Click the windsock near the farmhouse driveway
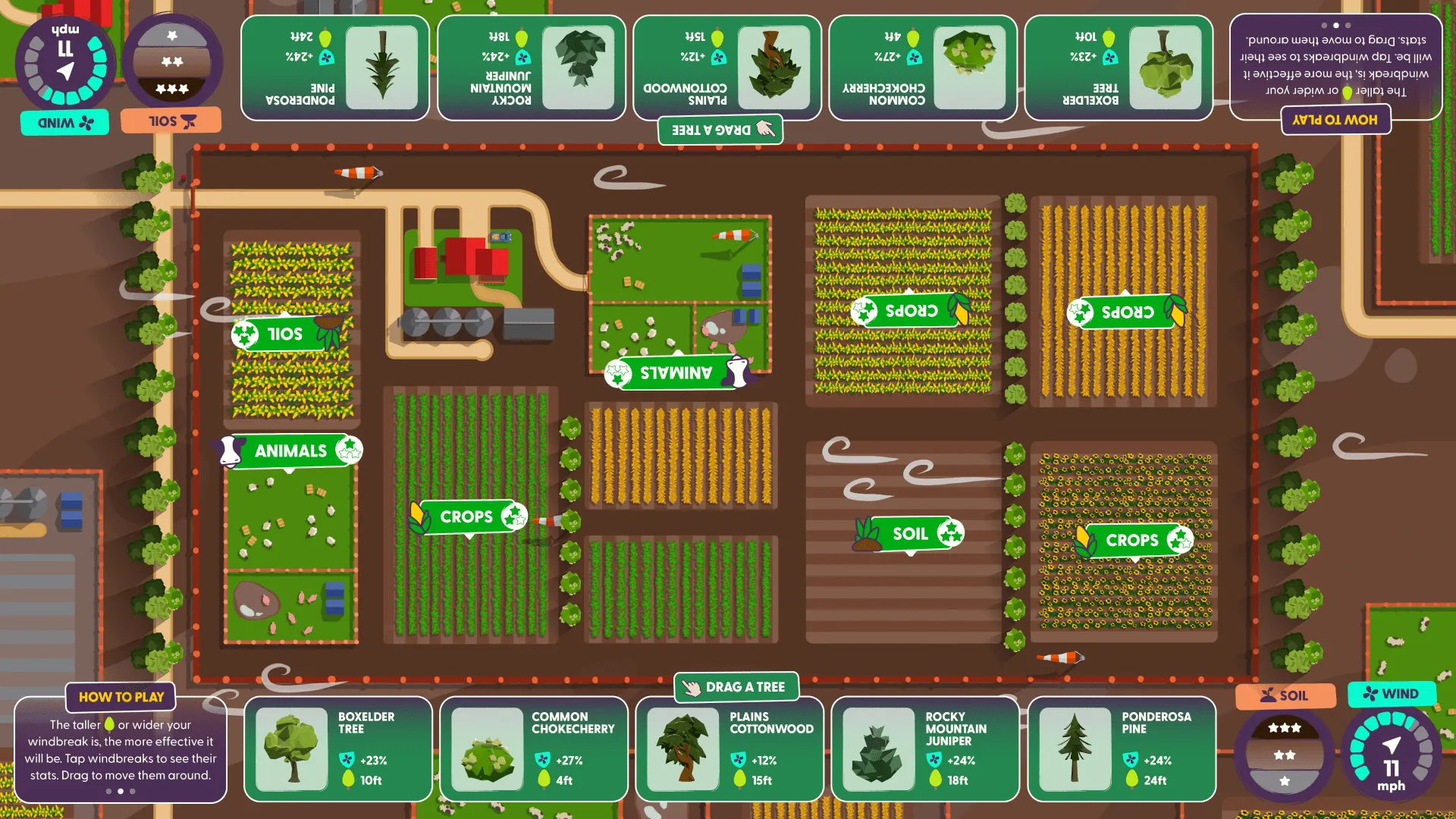Screen dimensions: 1456x819 pyautogui.click(x=356, y=174)
